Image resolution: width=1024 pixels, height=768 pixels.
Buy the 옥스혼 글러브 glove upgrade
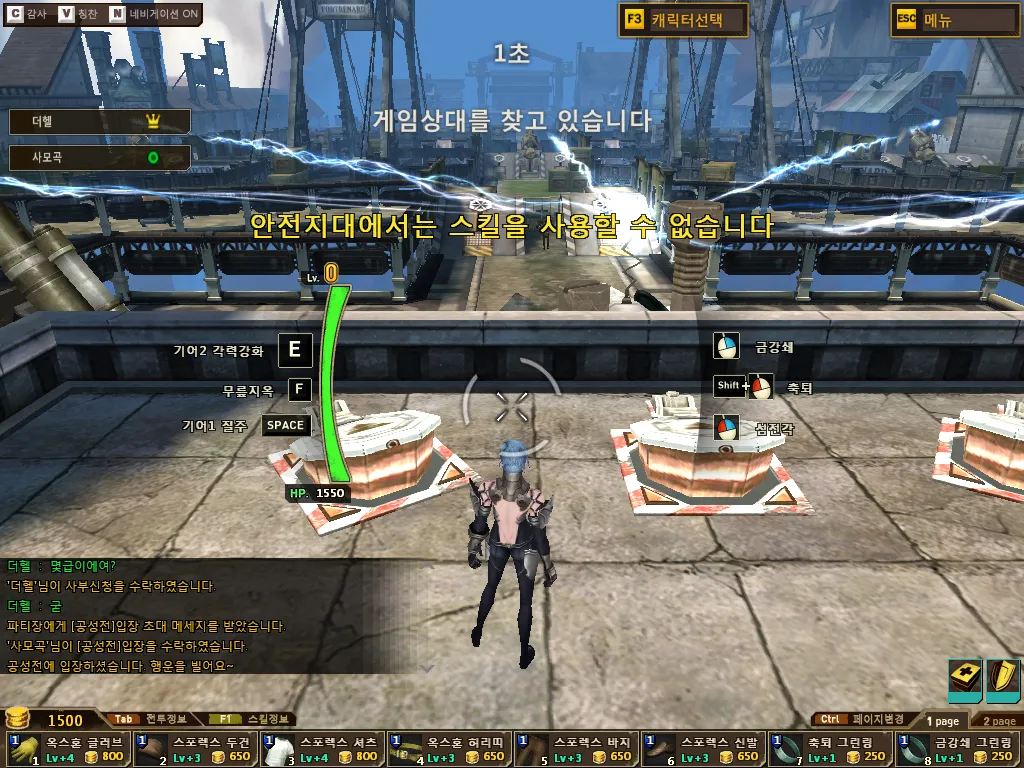tap(68, 749)
